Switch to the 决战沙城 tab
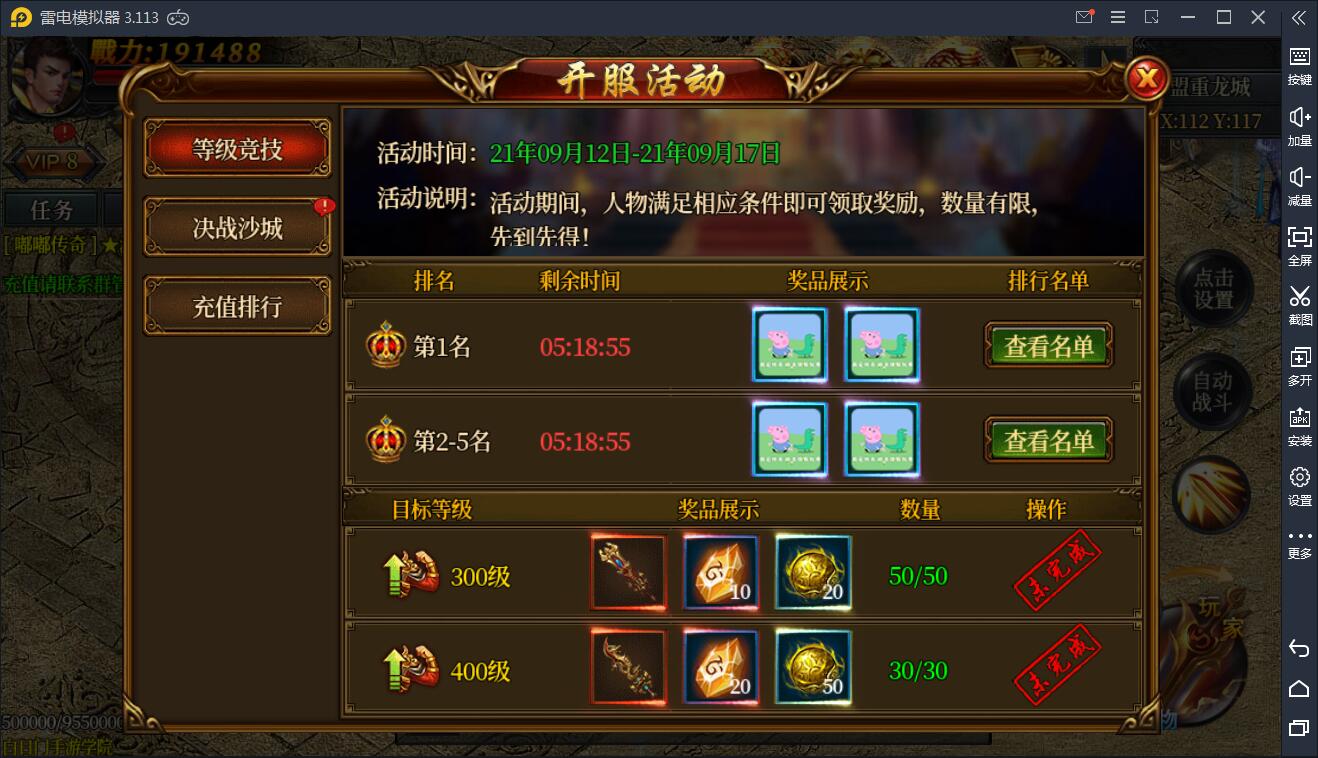The image size is (1318, 758). coord(237,225)
